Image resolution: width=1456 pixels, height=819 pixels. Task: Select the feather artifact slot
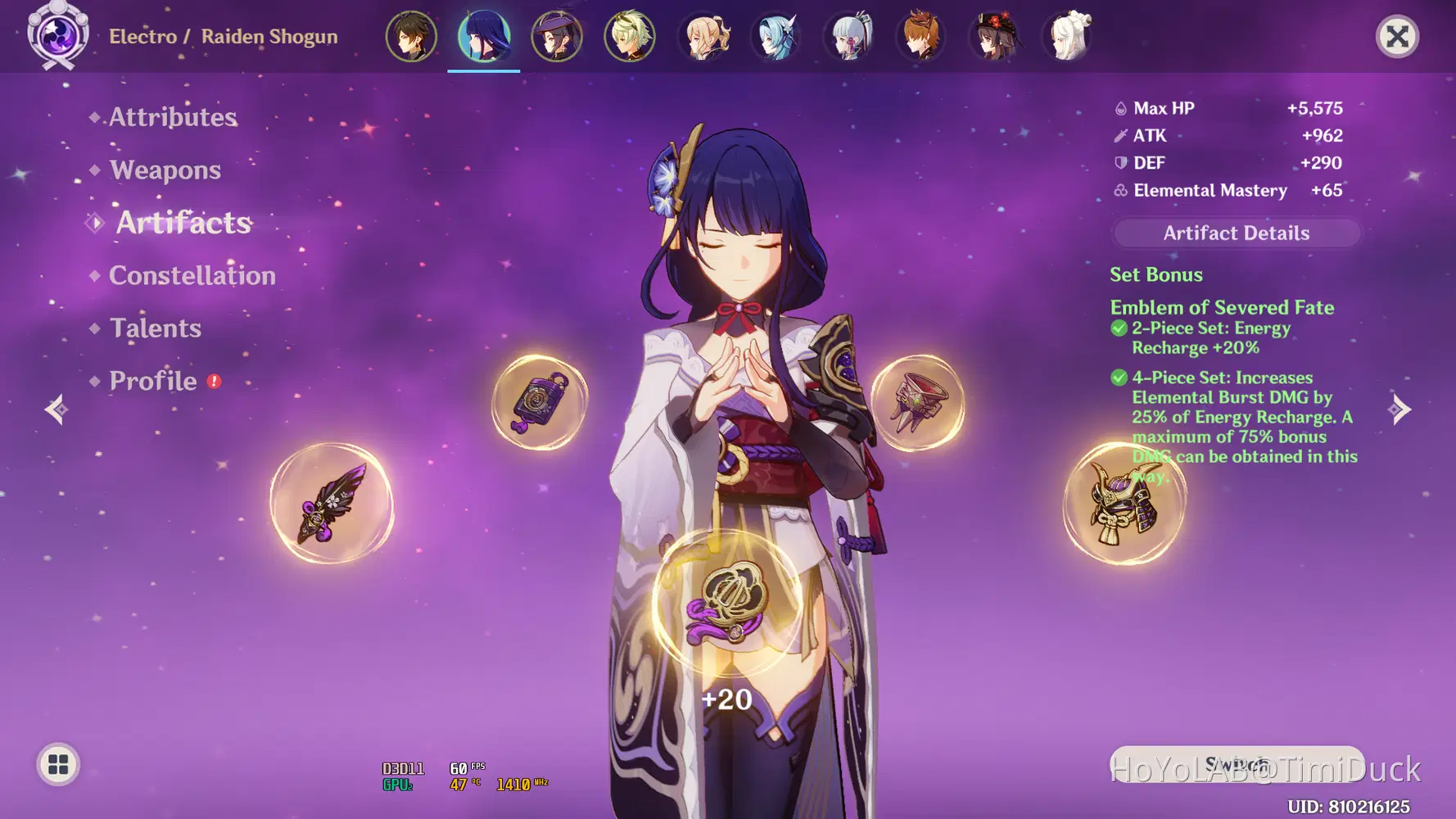click(x=332, y=504)
